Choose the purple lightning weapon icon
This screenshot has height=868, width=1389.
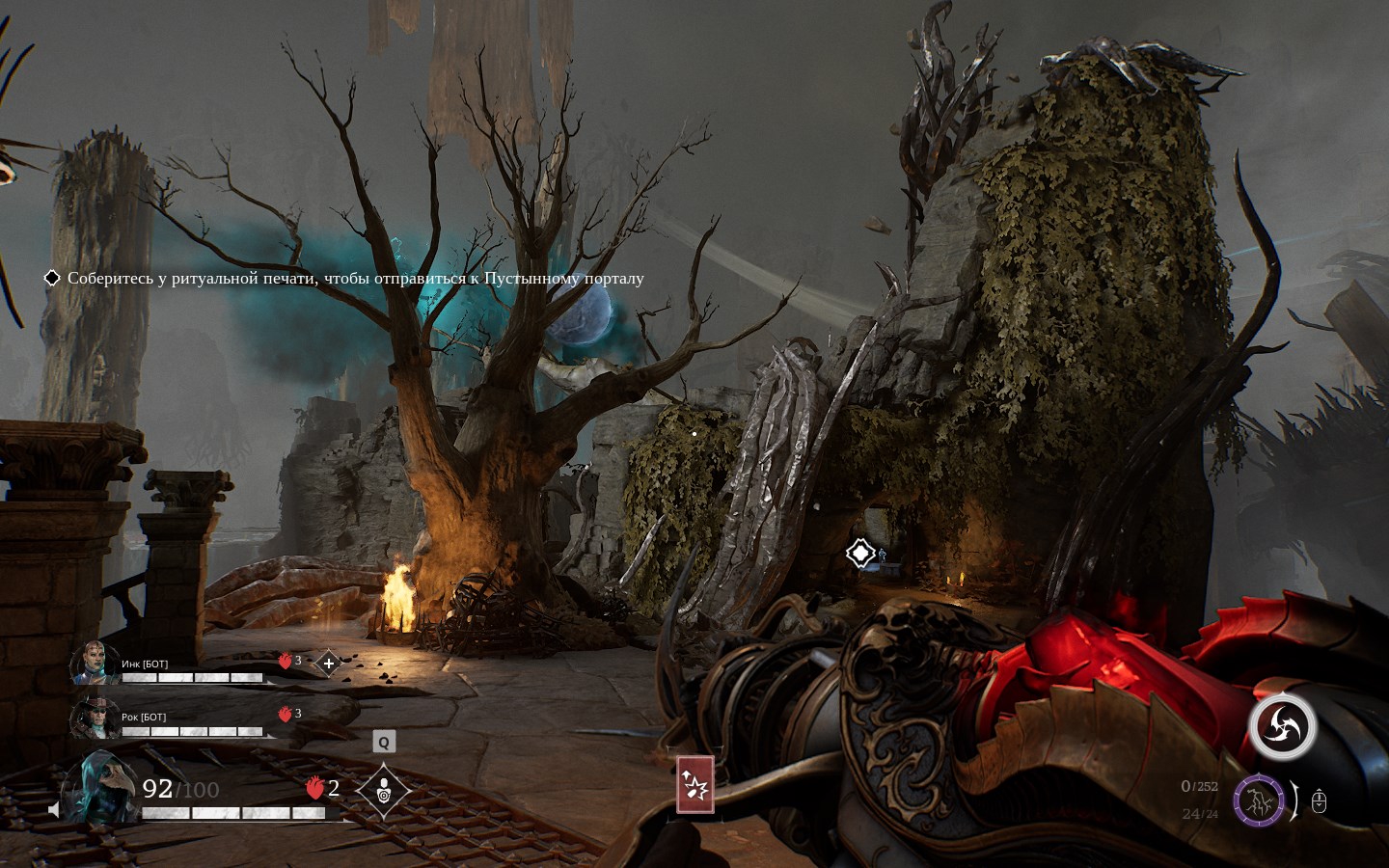1258,800
